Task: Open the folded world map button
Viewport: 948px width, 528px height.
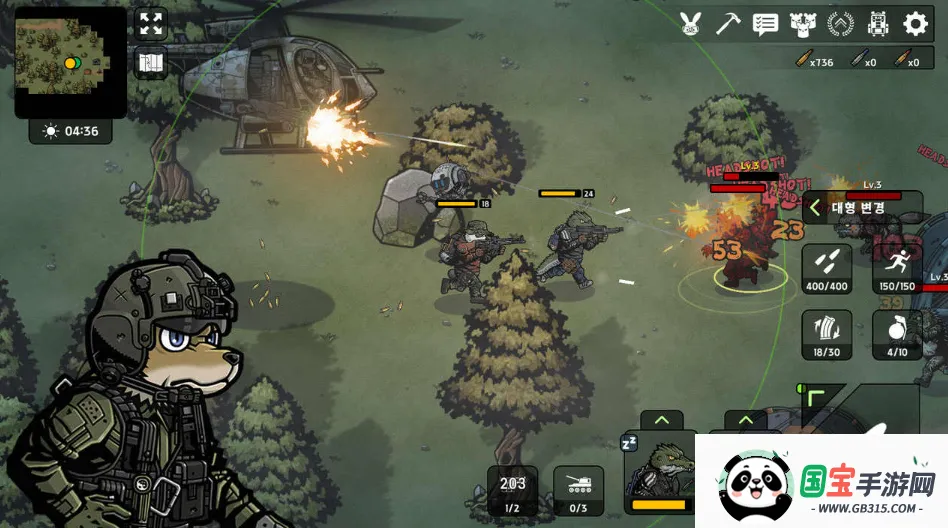Action: 151,63
